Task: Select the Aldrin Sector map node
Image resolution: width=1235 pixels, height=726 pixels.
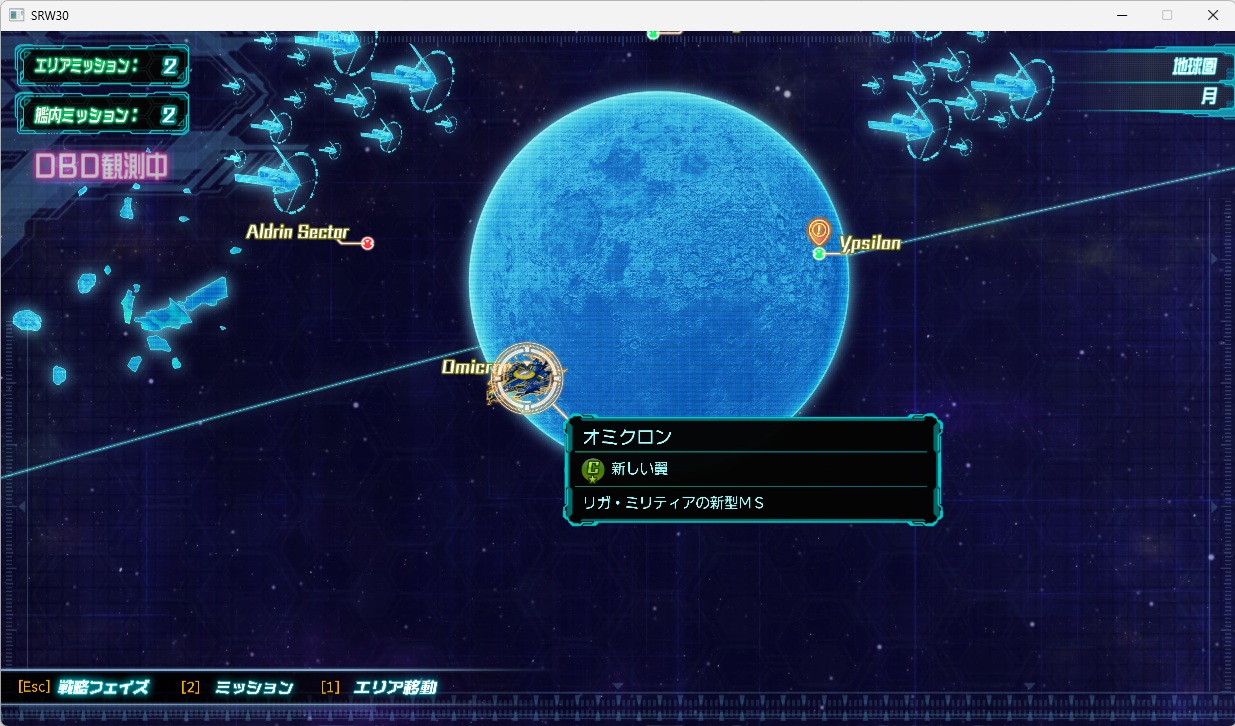Action: click(367, 243)
